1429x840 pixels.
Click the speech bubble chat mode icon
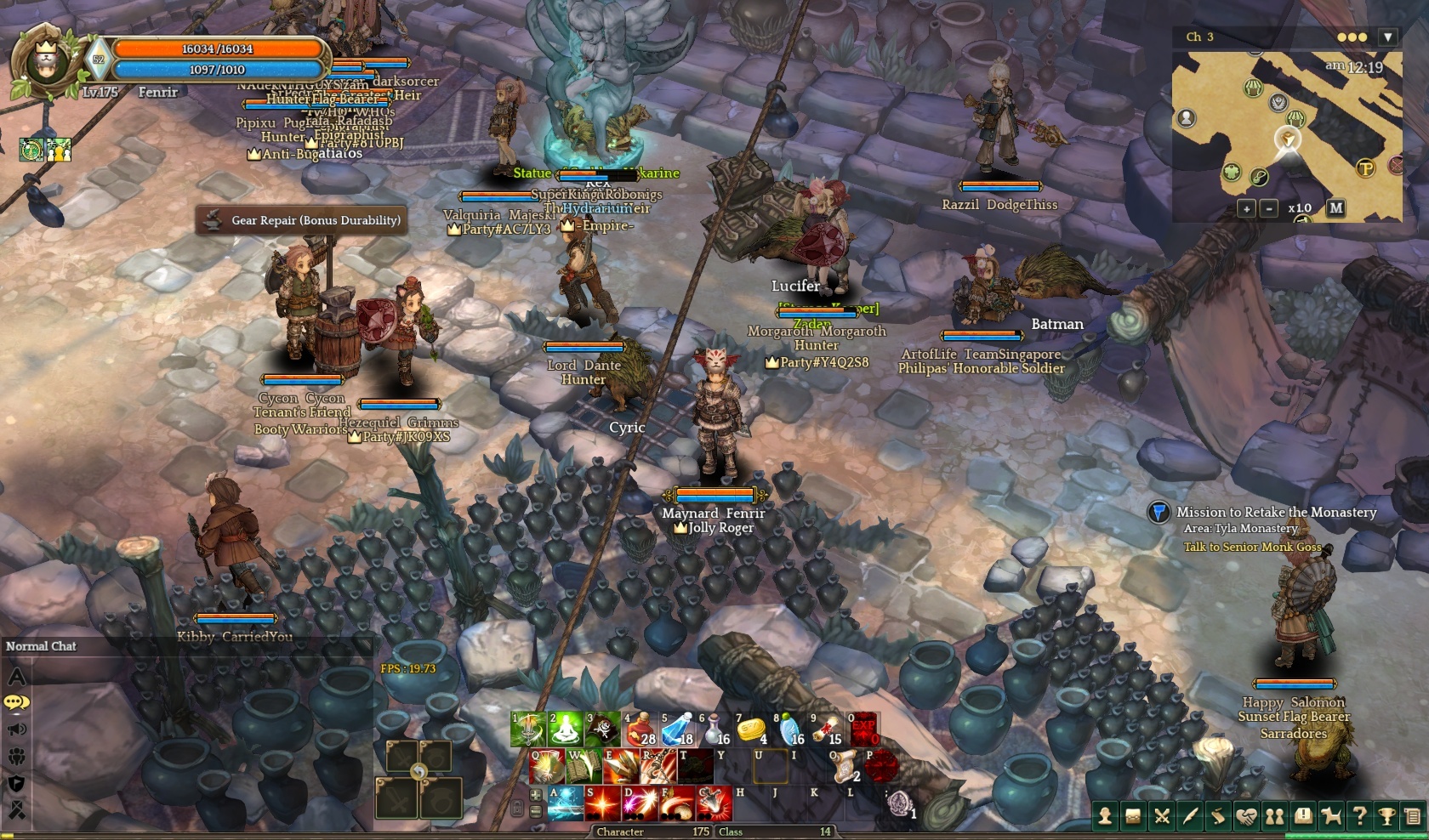pyautogui.click(x=17, y=702)
